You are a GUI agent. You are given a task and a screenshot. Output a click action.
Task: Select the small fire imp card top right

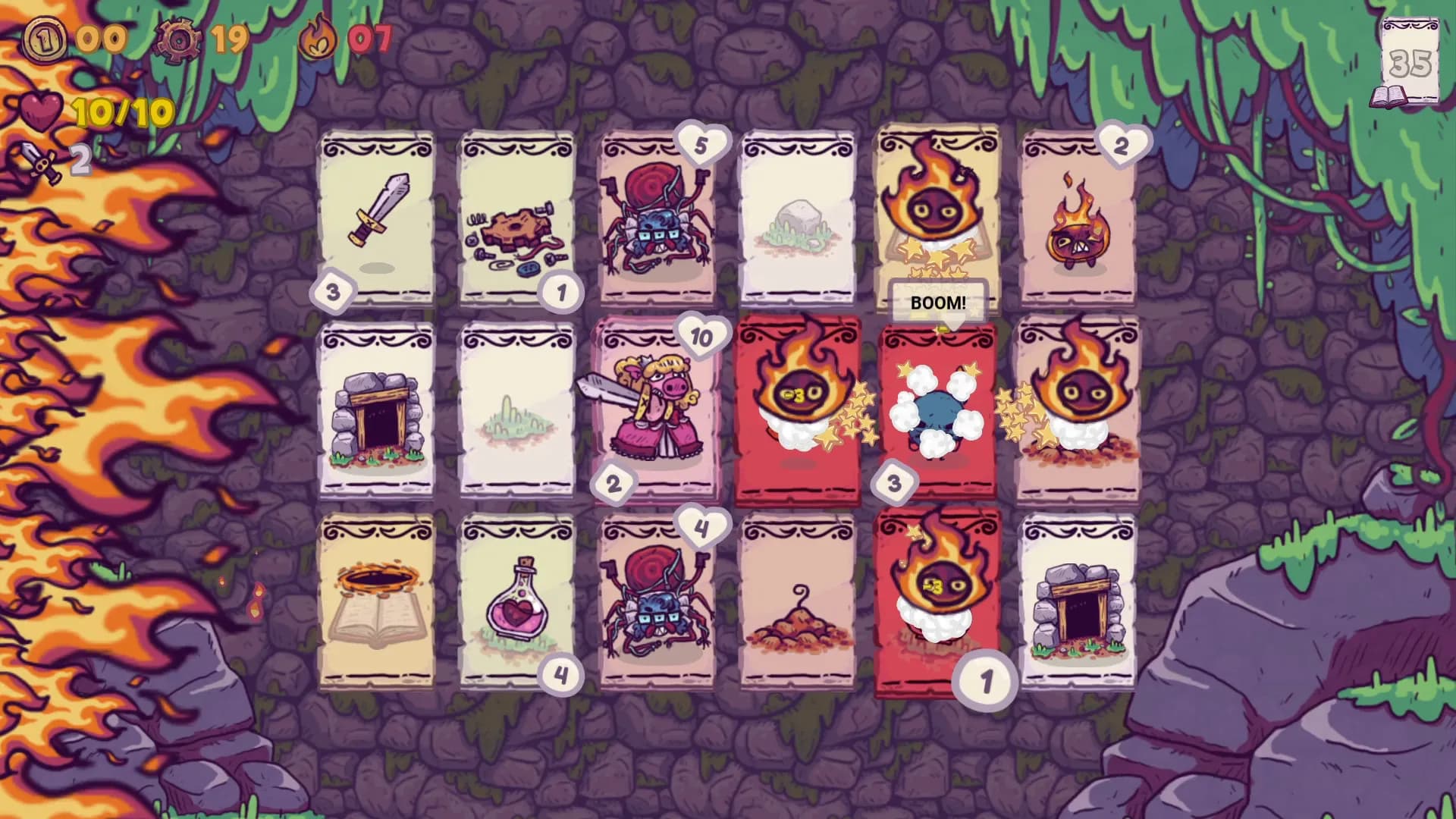1078,216
